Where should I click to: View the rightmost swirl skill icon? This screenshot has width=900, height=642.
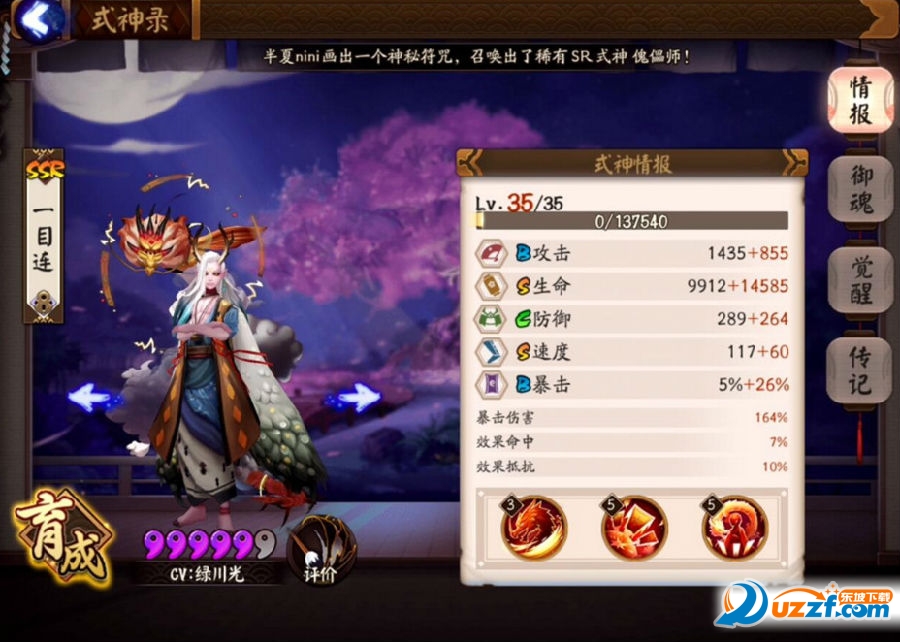coord(735,525)
